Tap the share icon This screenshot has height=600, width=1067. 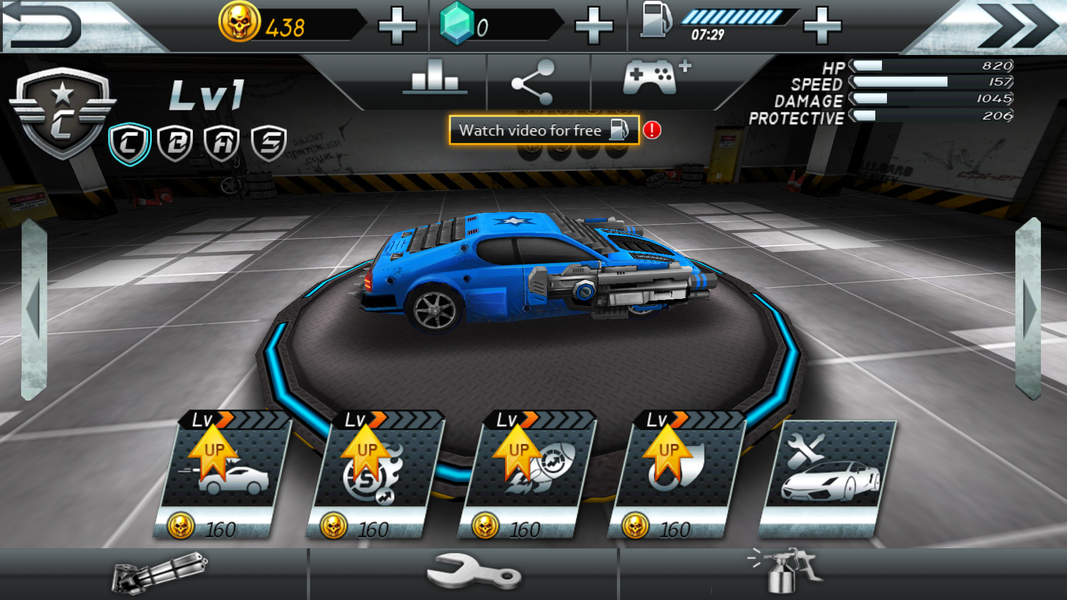click(533, 81)
